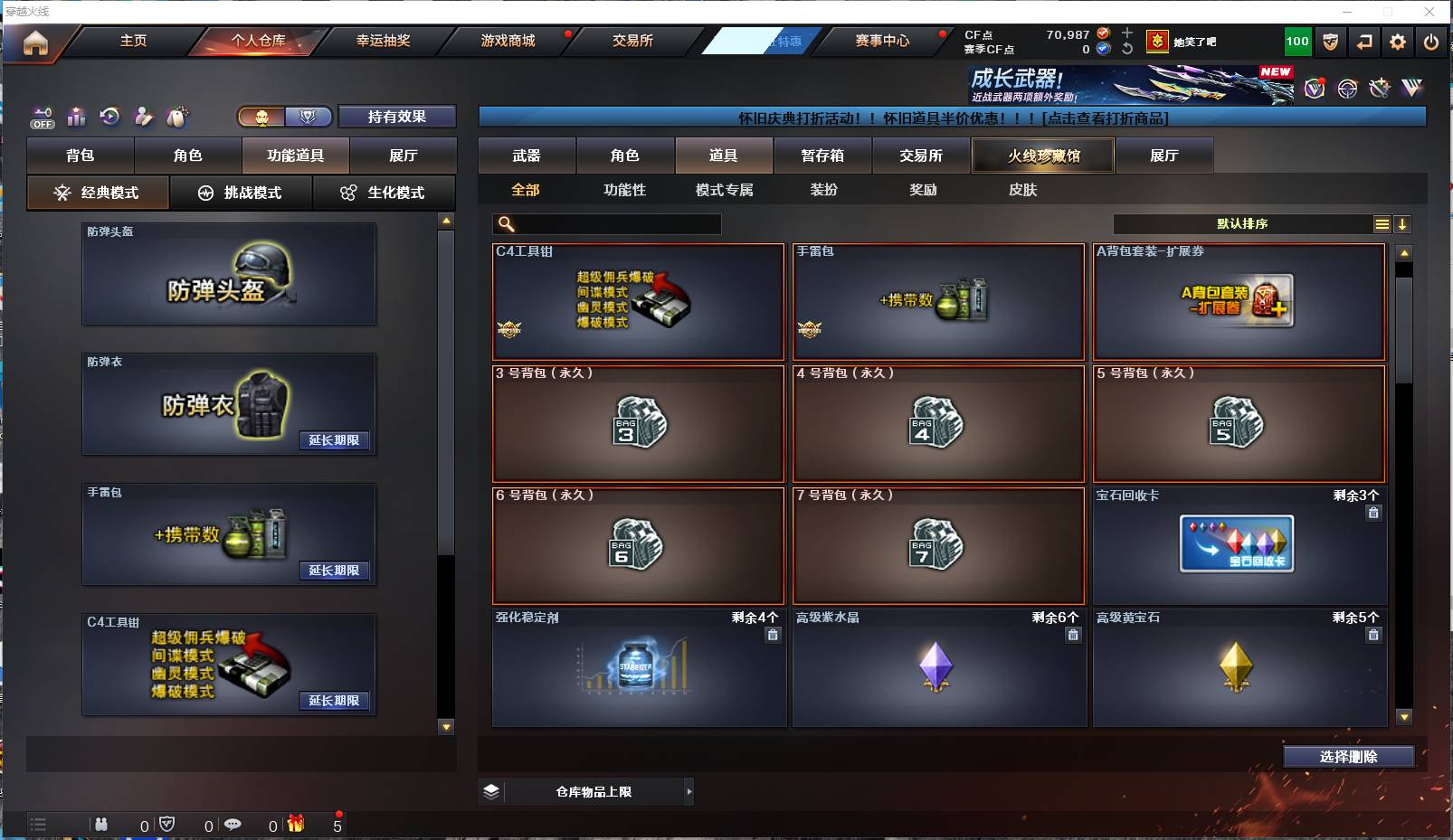Open the chat message bubble icon

coord(234,825)
